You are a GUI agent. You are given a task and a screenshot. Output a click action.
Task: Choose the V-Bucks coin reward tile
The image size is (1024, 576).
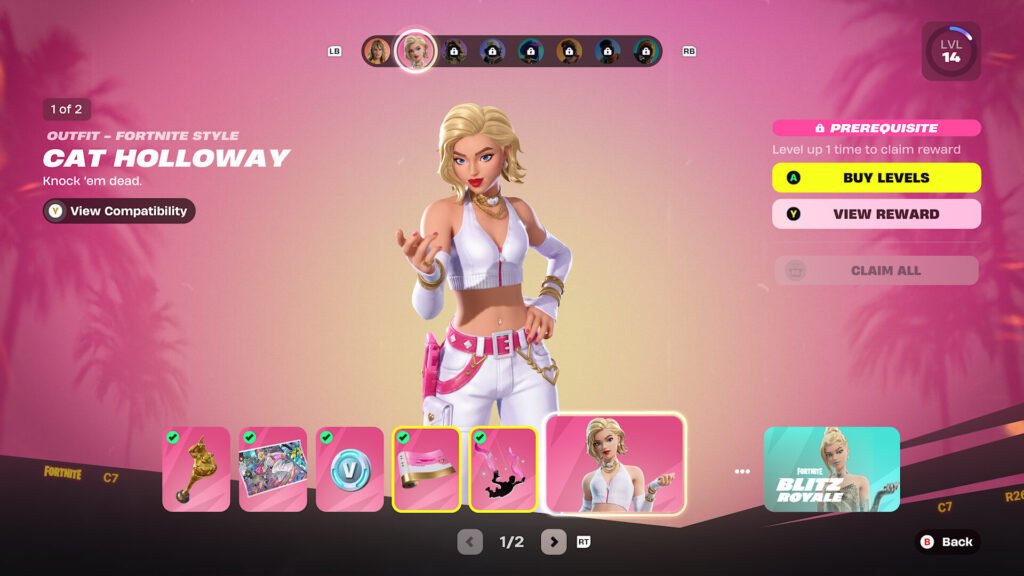point(350,469)
